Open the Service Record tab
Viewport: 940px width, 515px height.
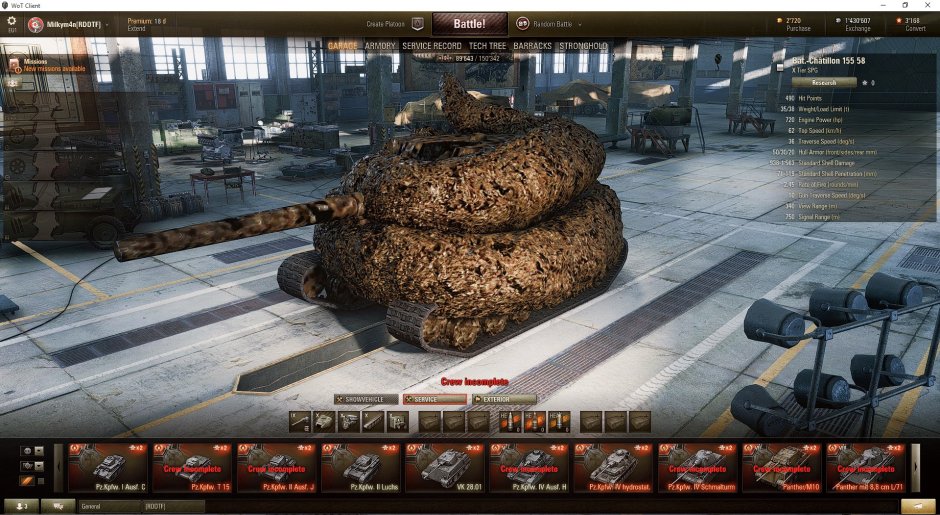point(432,46)
